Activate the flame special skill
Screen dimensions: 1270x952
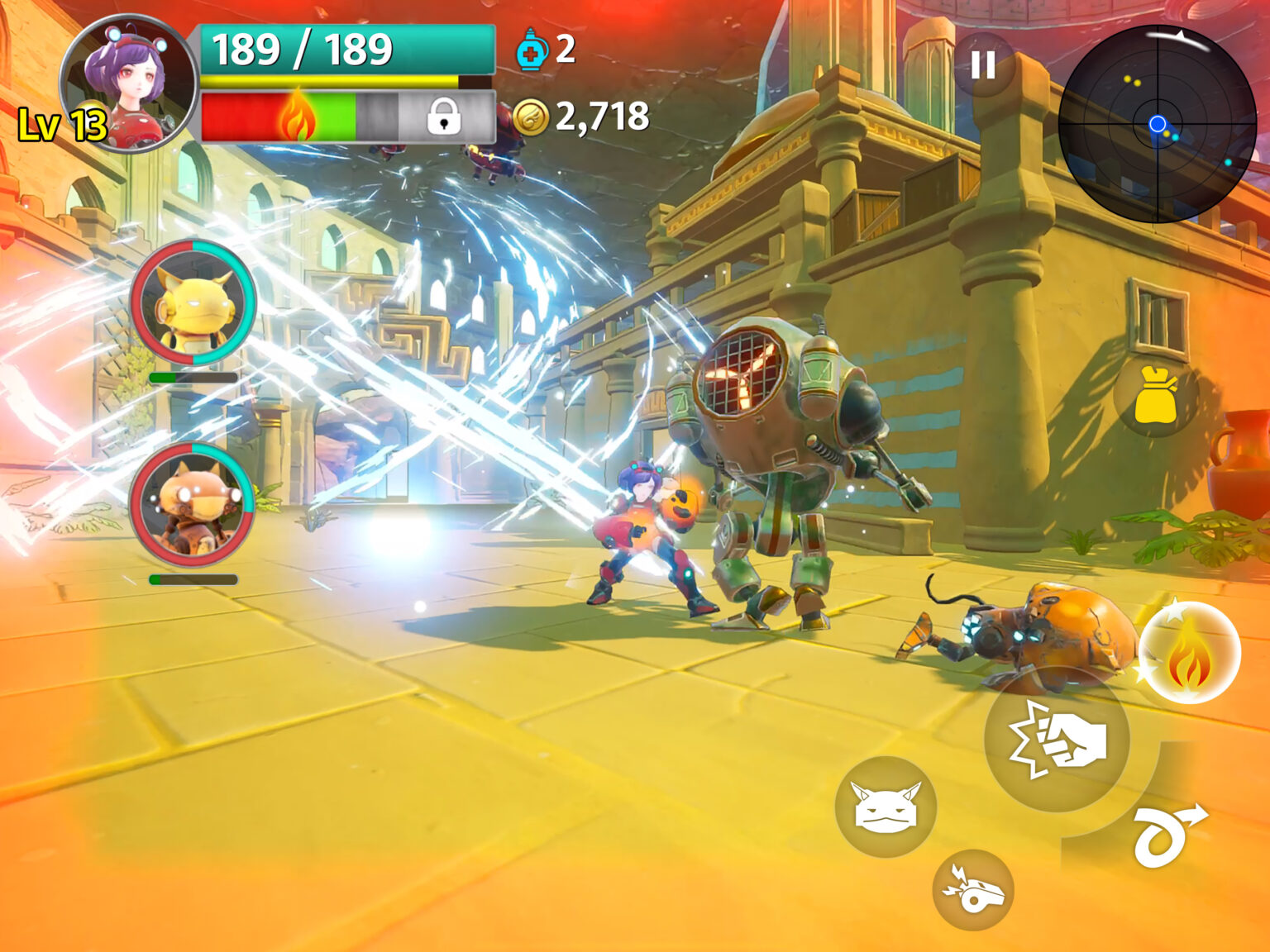point(1189,653)
